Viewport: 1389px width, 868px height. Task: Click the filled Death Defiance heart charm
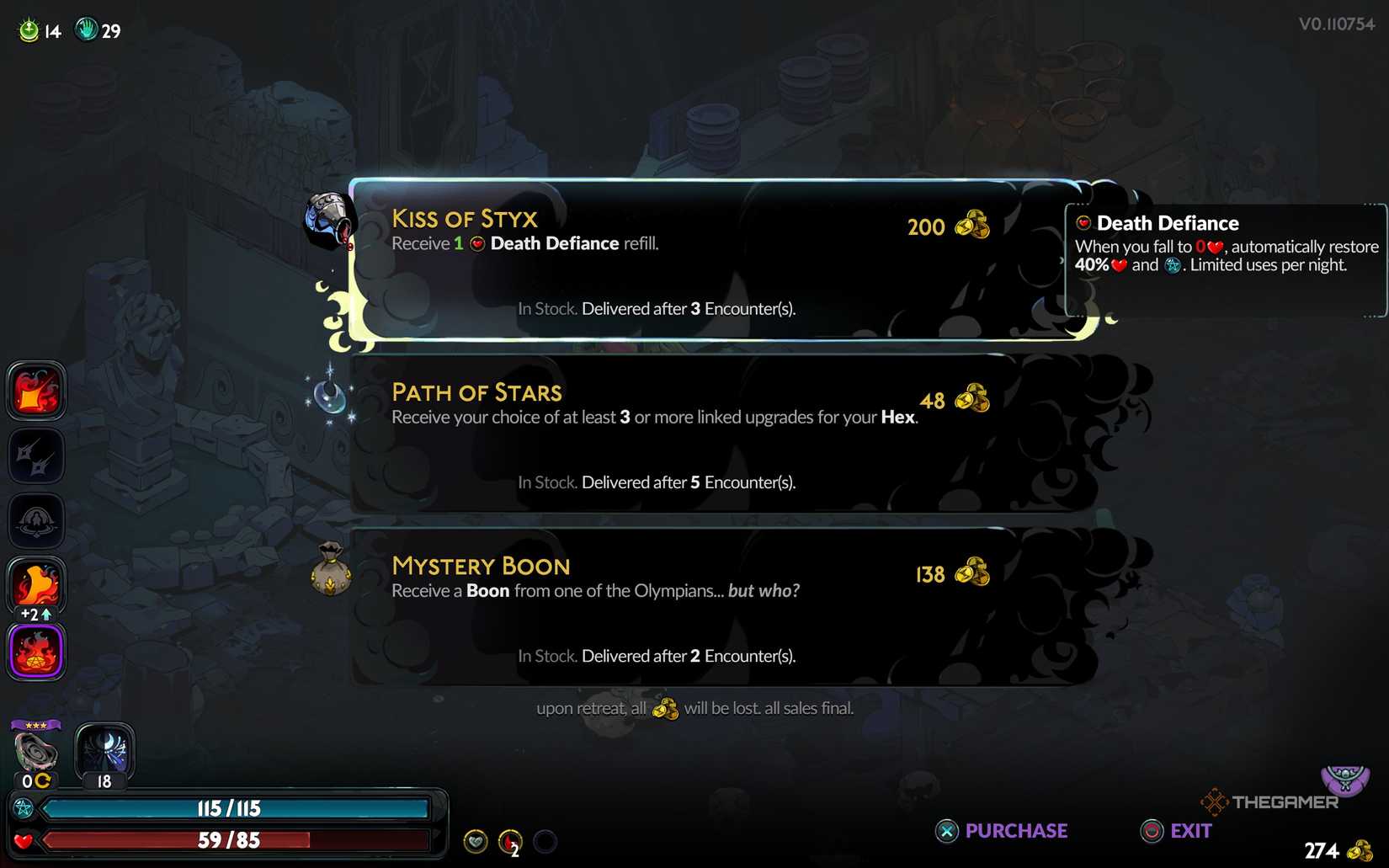tap(476, 840)
